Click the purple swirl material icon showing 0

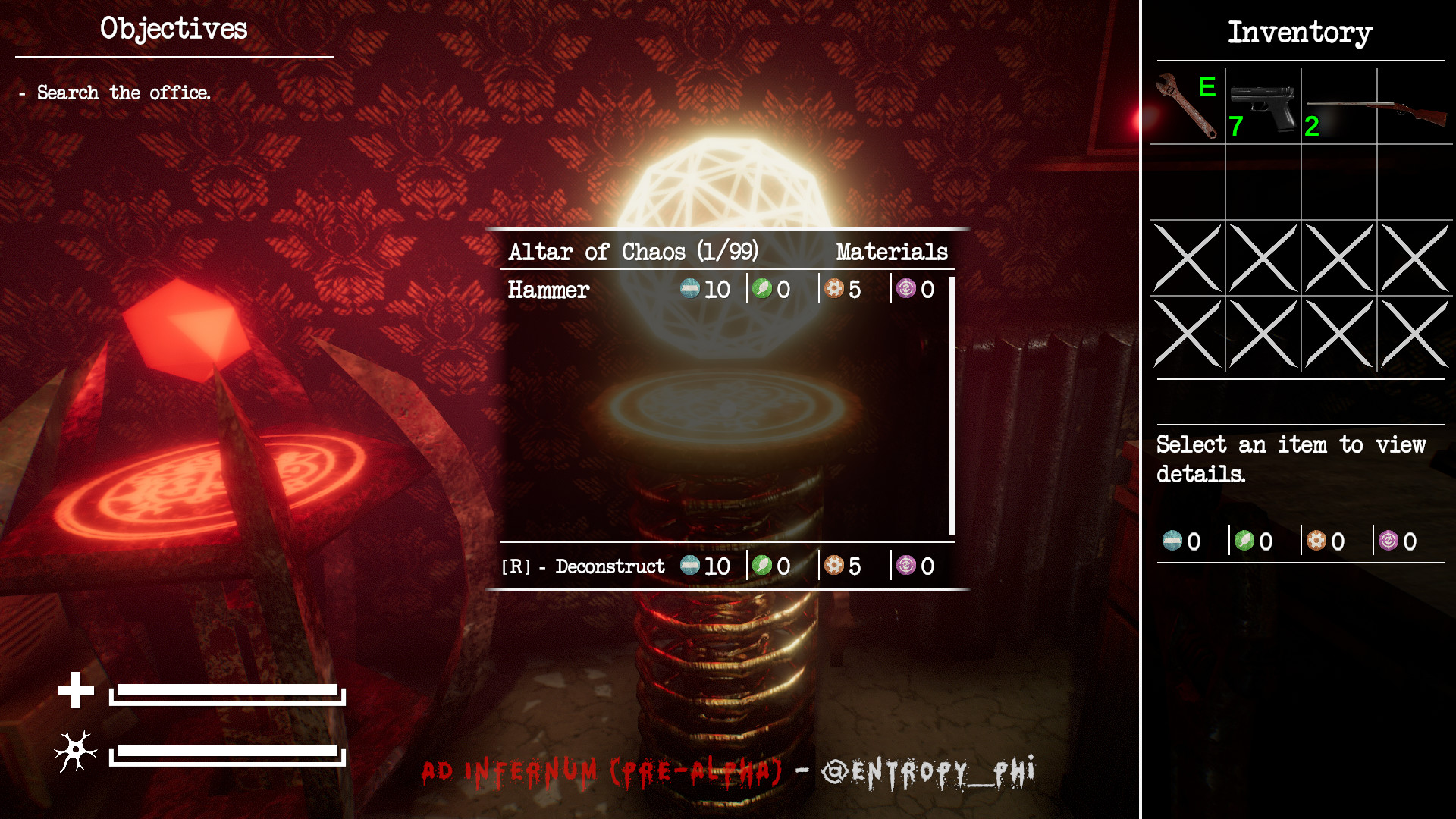tap(905, 289)
